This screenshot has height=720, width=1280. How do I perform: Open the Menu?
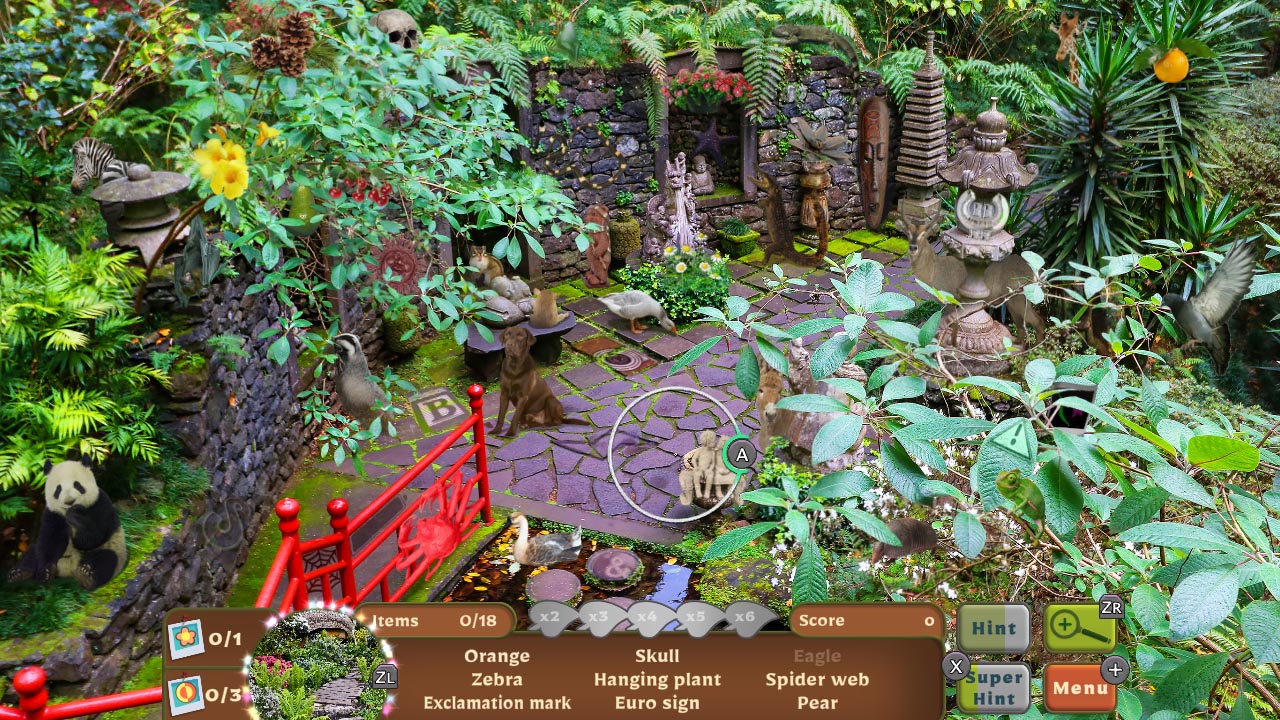tap(1082, 688)
